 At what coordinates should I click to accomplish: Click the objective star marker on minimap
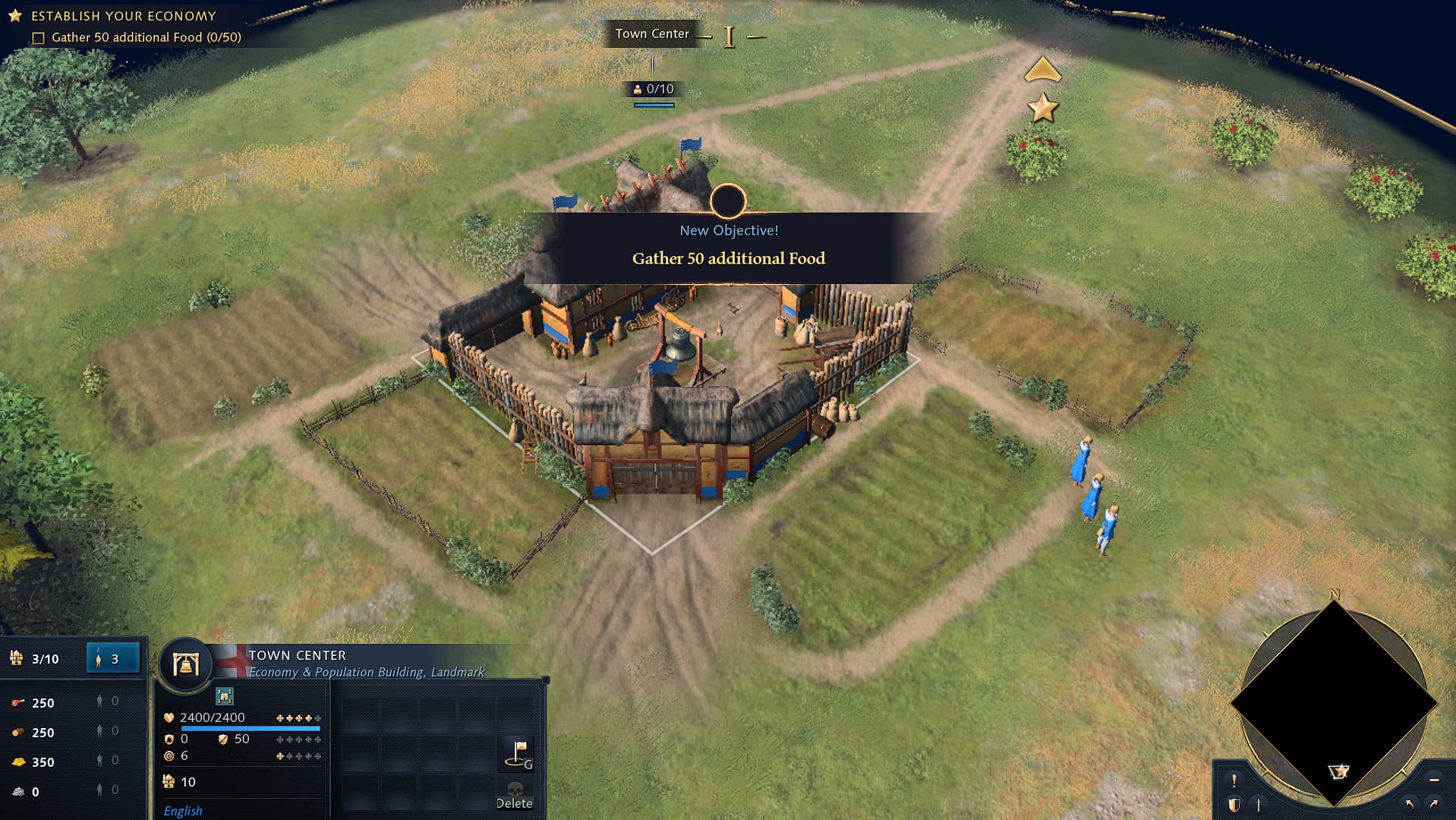(1339, 771)
